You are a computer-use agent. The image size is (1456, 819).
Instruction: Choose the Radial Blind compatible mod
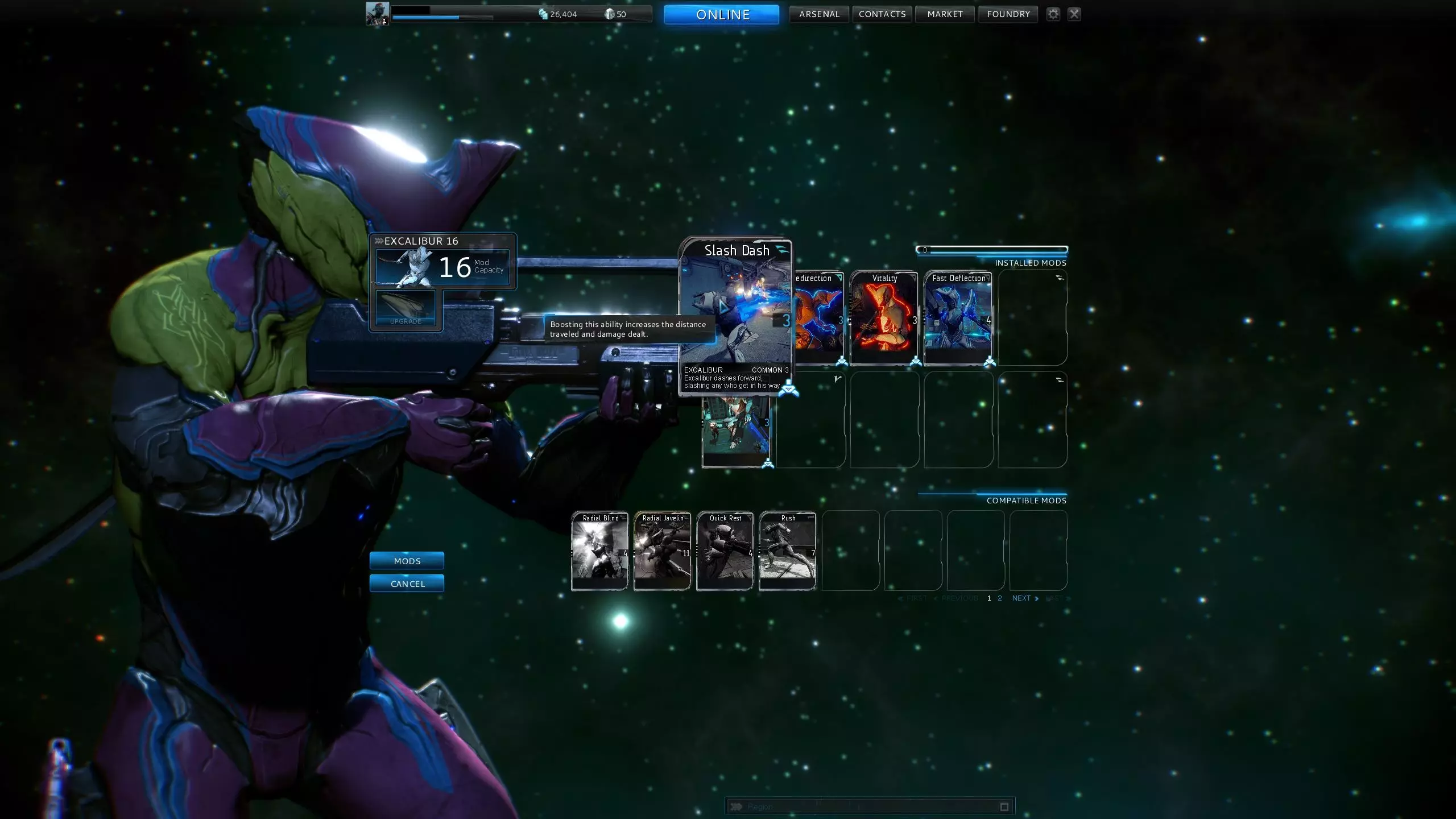pyautogui.click(x=599, y=552)
